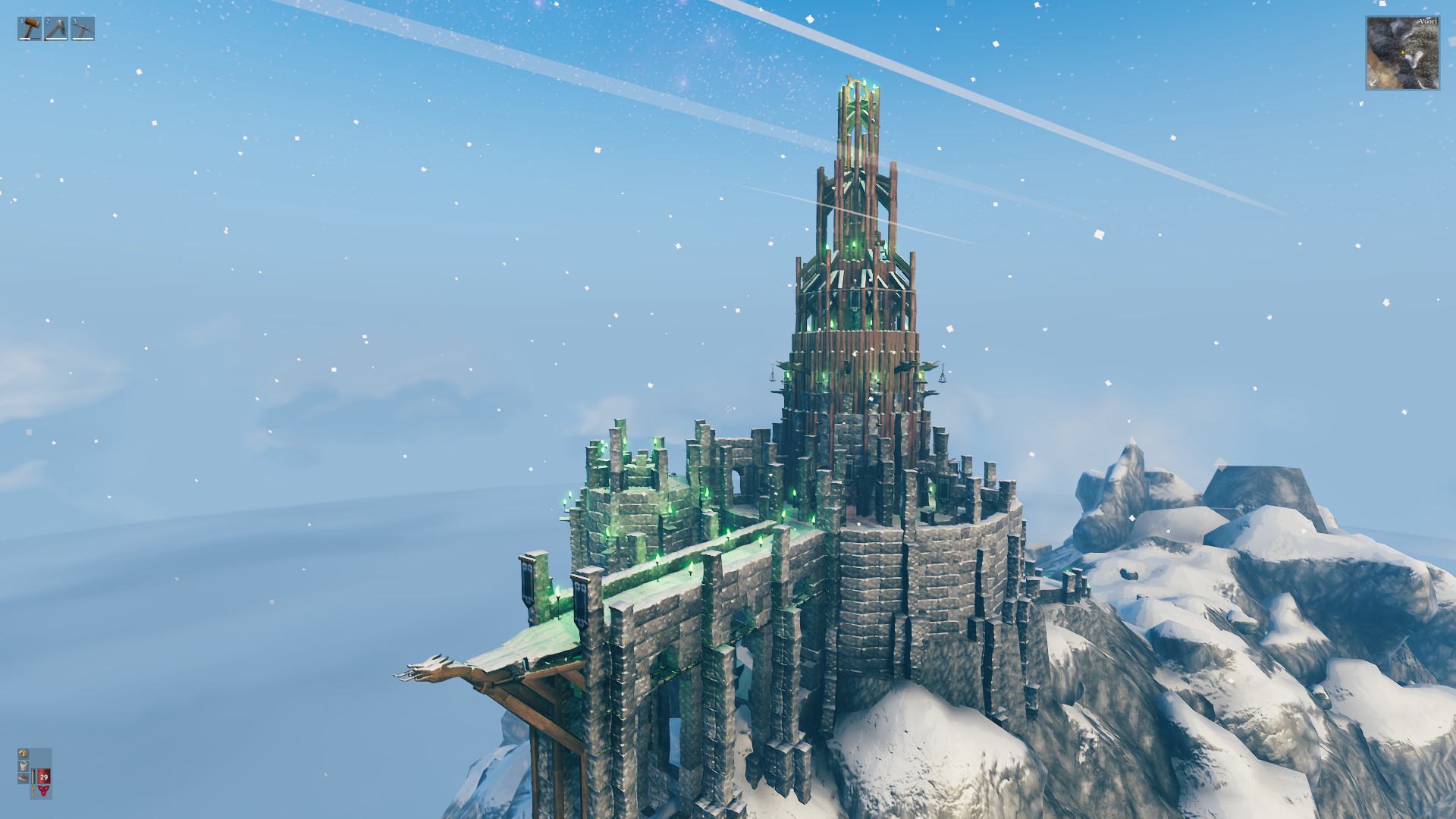This screenshot has width=1456, height=819.
Task: Open the minimap in the top-right corner
Action: (x=1404, y=53)
